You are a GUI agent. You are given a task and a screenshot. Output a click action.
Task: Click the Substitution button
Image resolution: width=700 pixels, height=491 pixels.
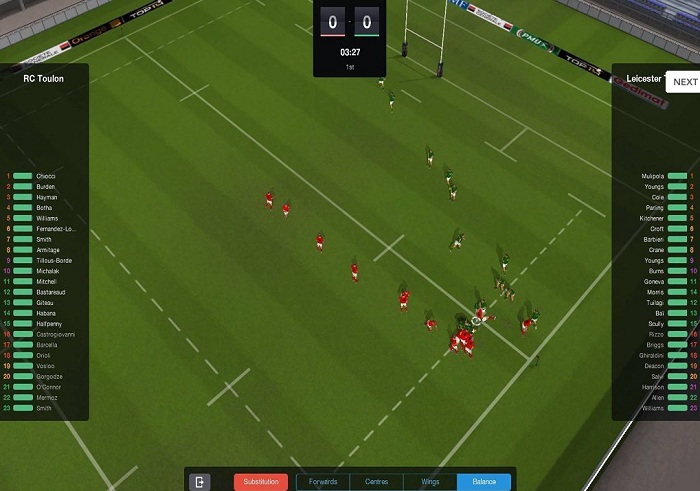click(261, 482)
